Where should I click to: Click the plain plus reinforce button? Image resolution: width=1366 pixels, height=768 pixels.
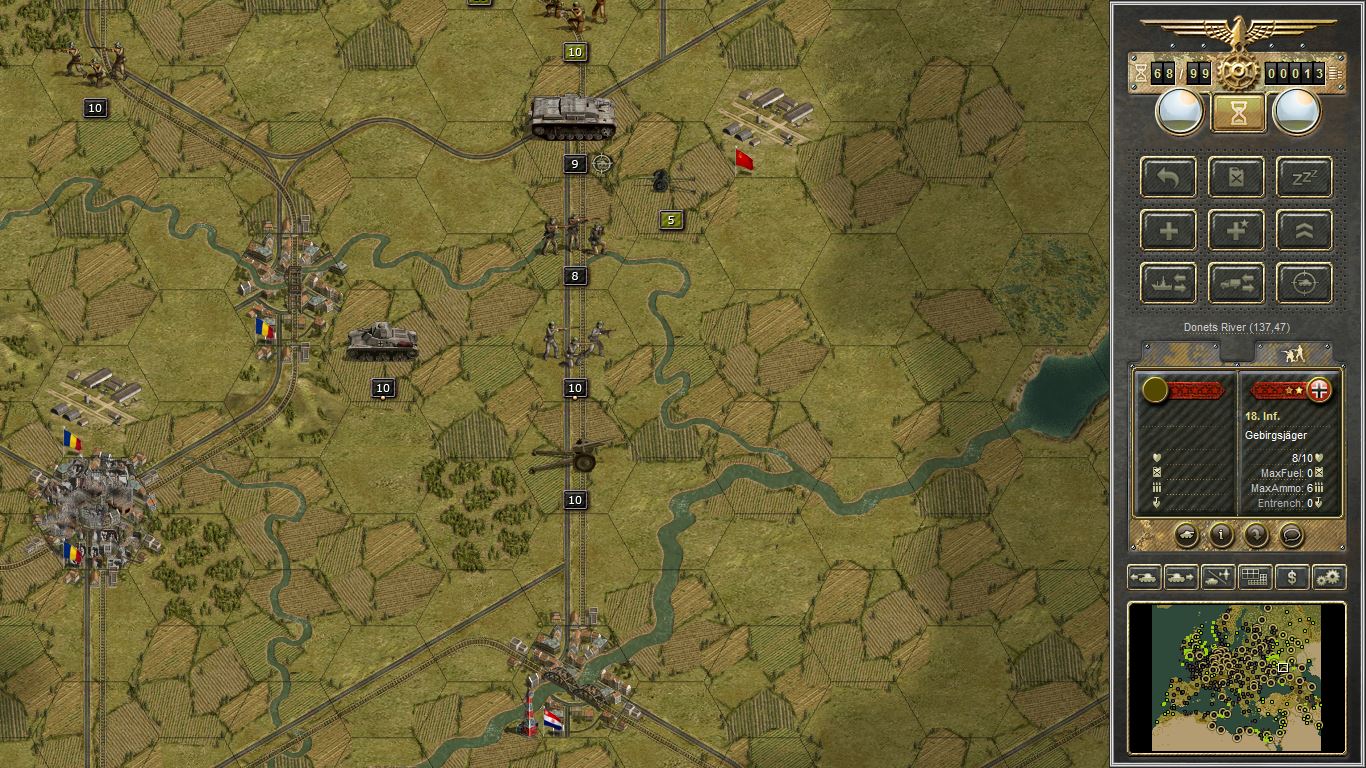click(x=1168, y=231)
